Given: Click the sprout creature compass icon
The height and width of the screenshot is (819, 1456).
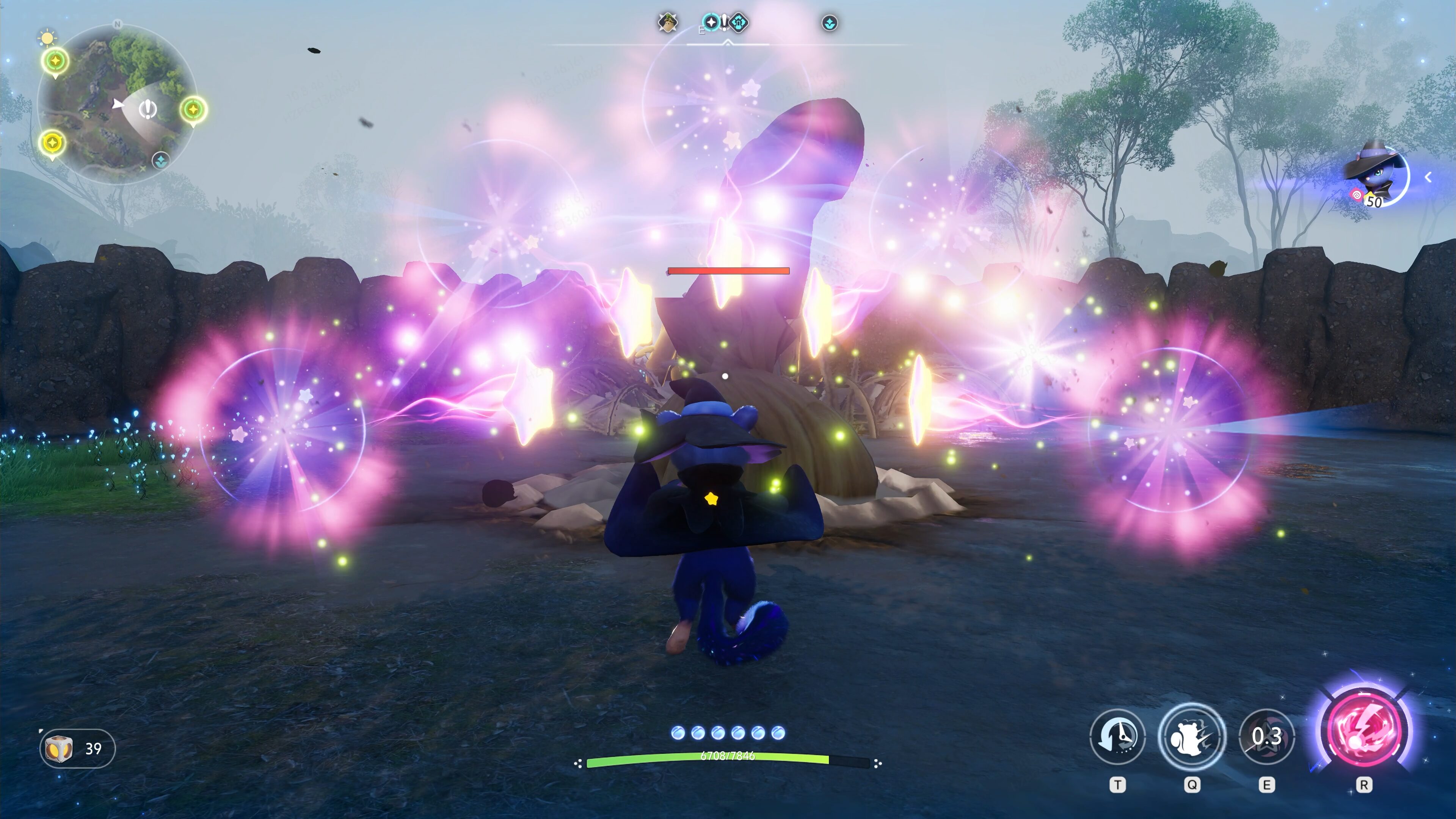Looking at the screenshot, I should [x=667, y=23].
